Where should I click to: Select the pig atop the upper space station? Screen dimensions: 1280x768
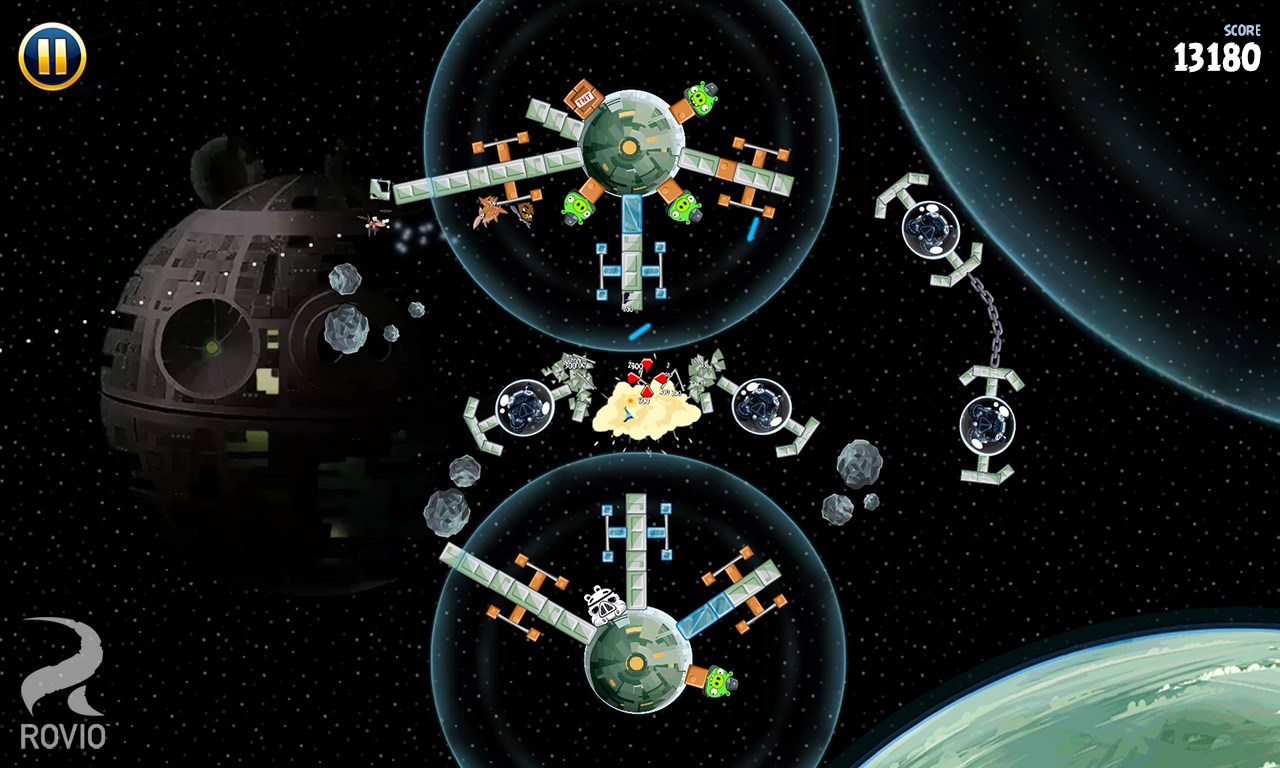click(703, 99)
